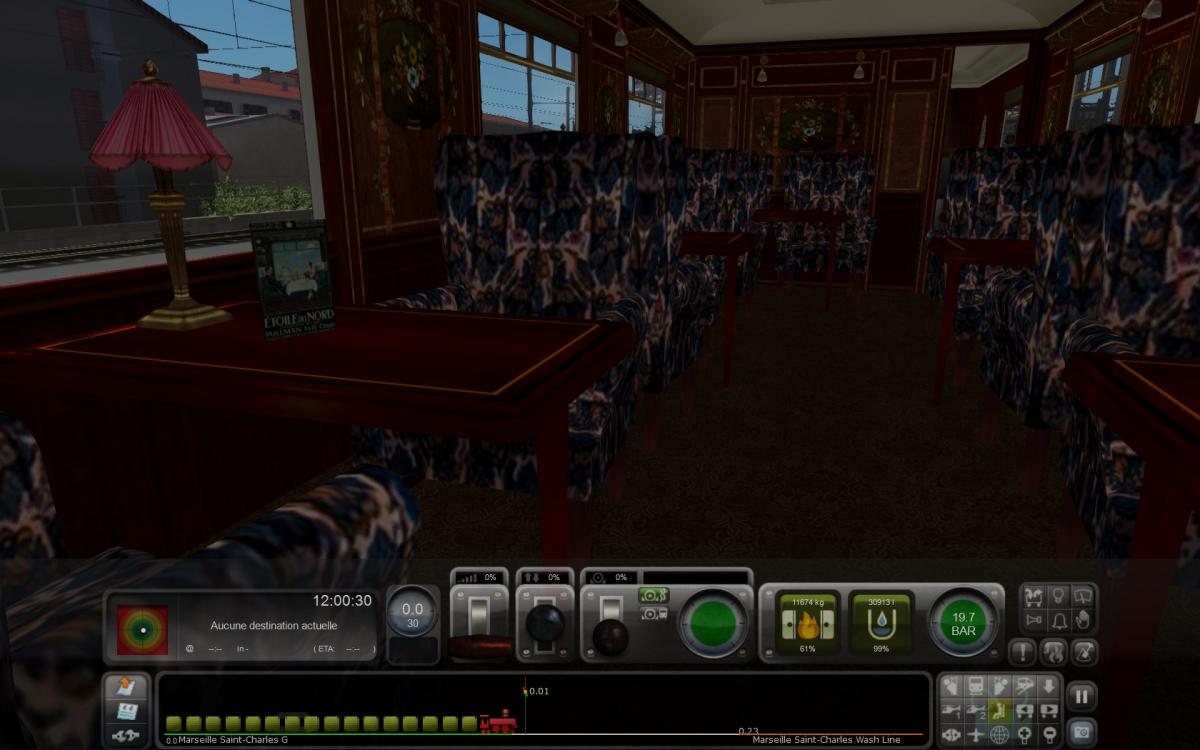Click the flame icon button
This screenshot has width=1200, height=750.
(x=1051, y=653)
